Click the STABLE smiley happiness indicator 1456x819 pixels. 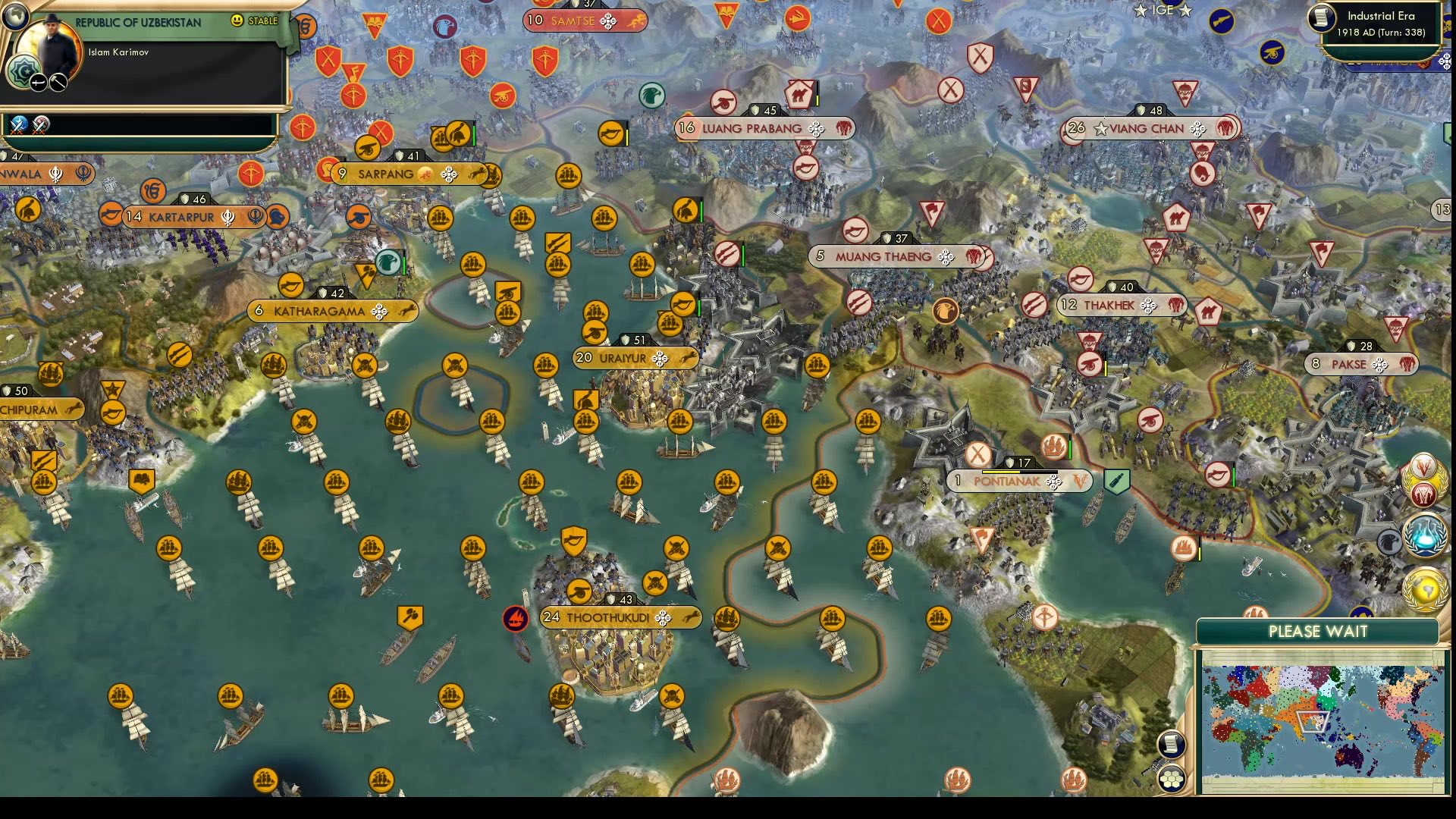click(x=236, y=21)
